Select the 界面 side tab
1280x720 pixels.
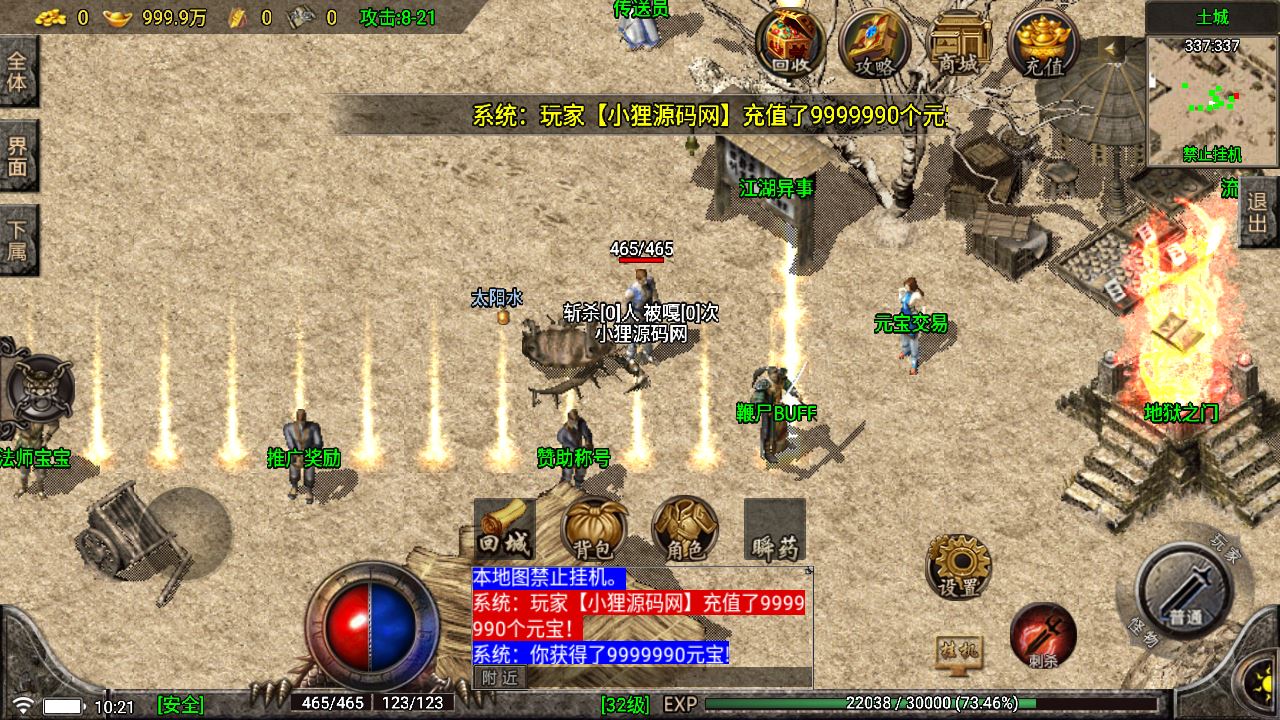click(18, 156)
